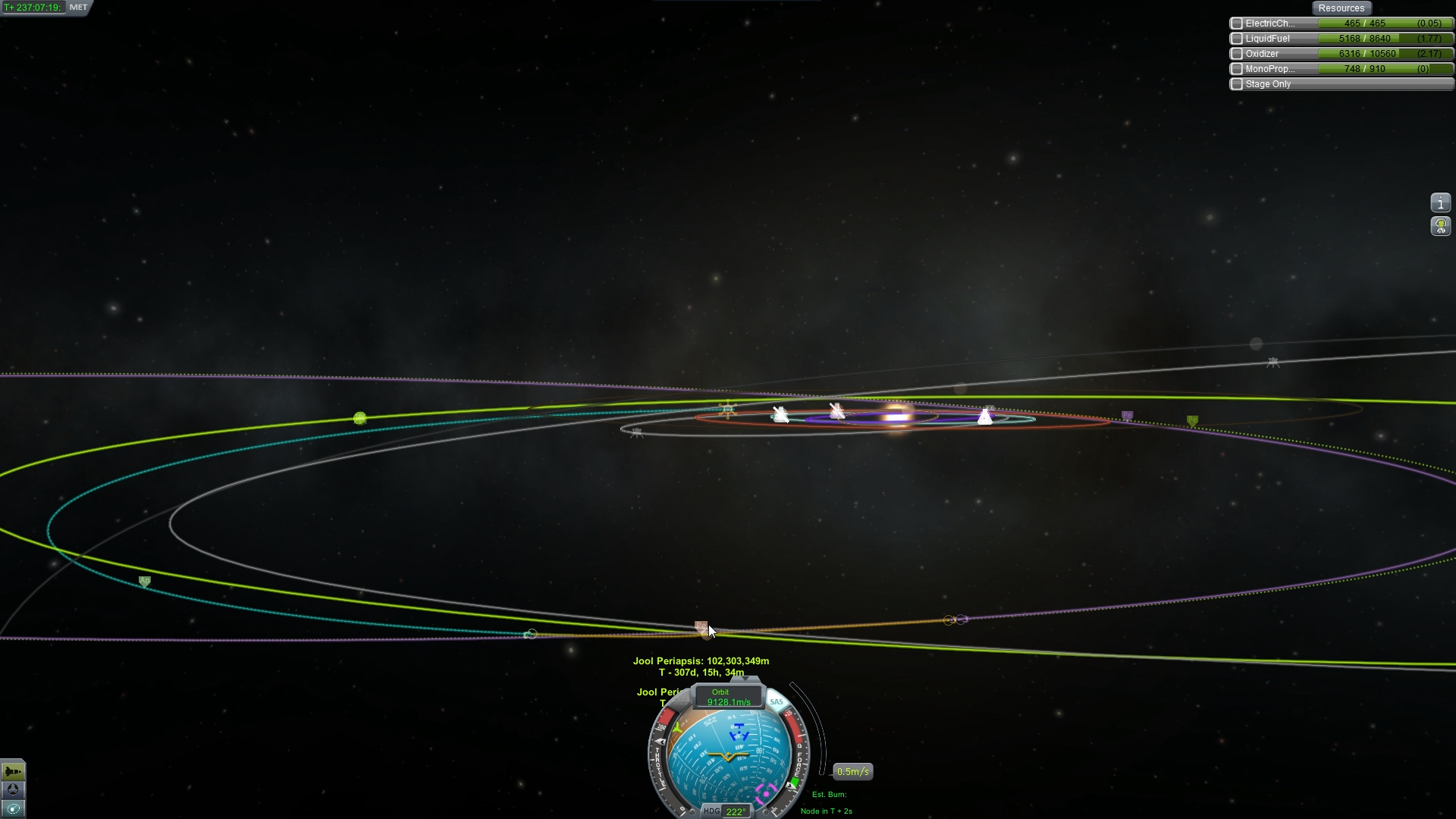Viewport: 1456px width, 819px height.
Task: Tick the MonoPropellant resource checkbox
Action: click(x=1237, y=69)
